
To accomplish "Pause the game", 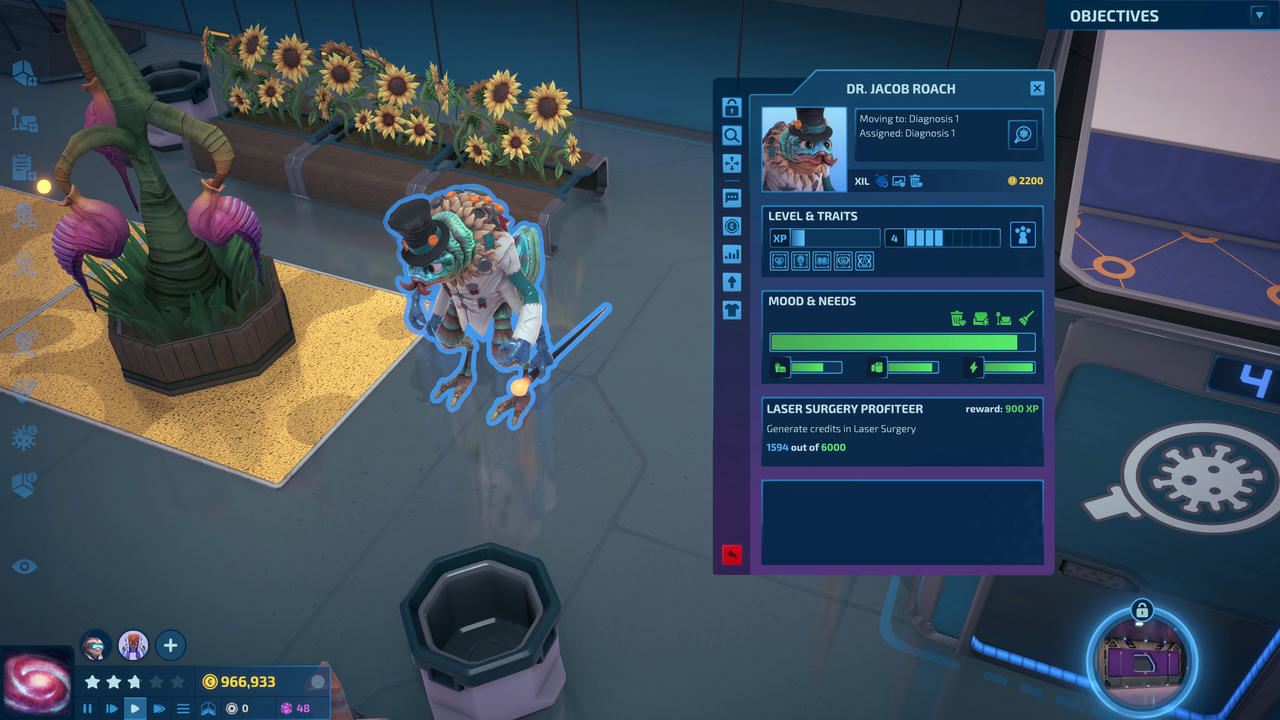I will tap(87, 709).
